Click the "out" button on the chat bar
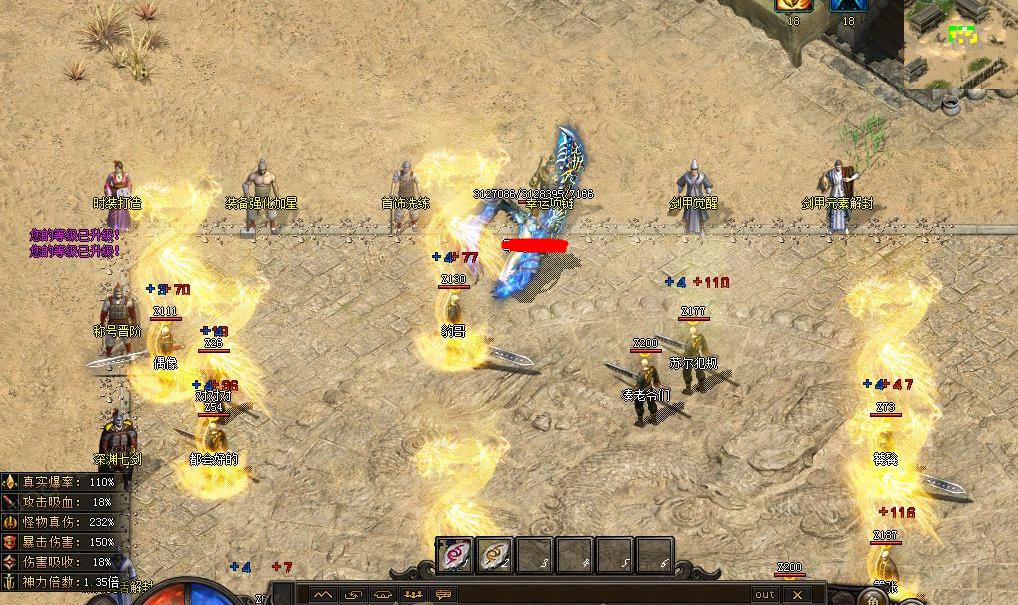This screenshot has height=605, width=1018. 765,595
